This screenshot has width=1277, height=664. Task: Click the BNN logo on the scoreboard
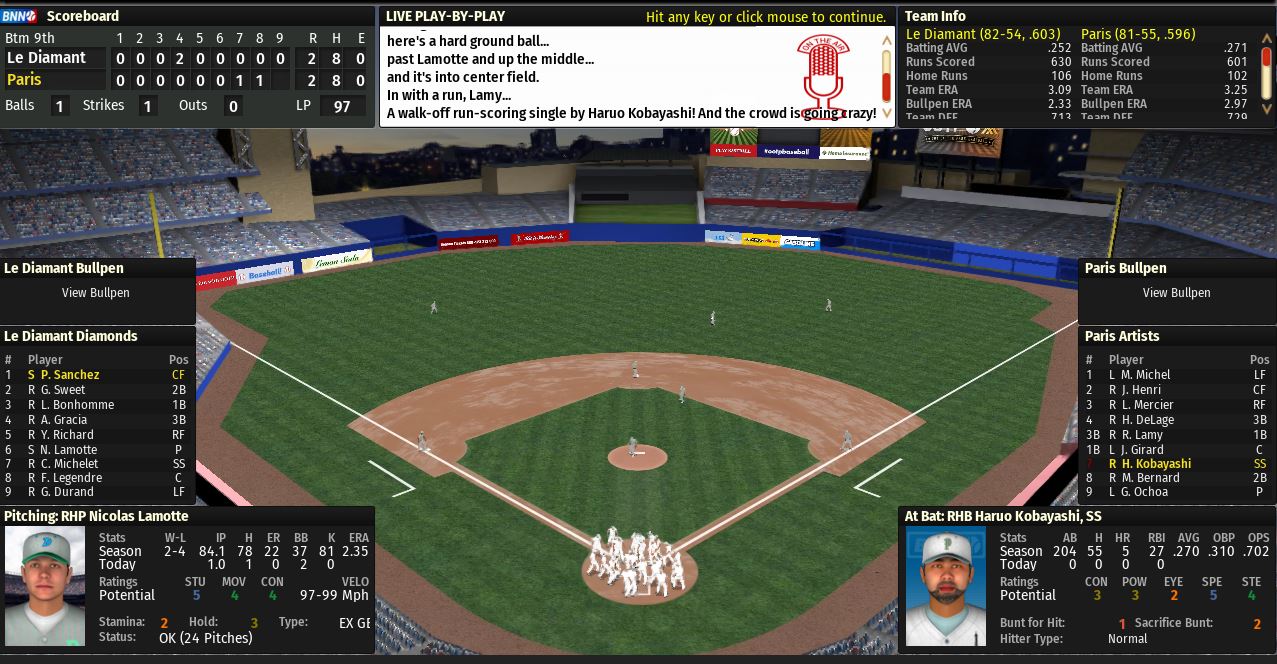point(19,16)
